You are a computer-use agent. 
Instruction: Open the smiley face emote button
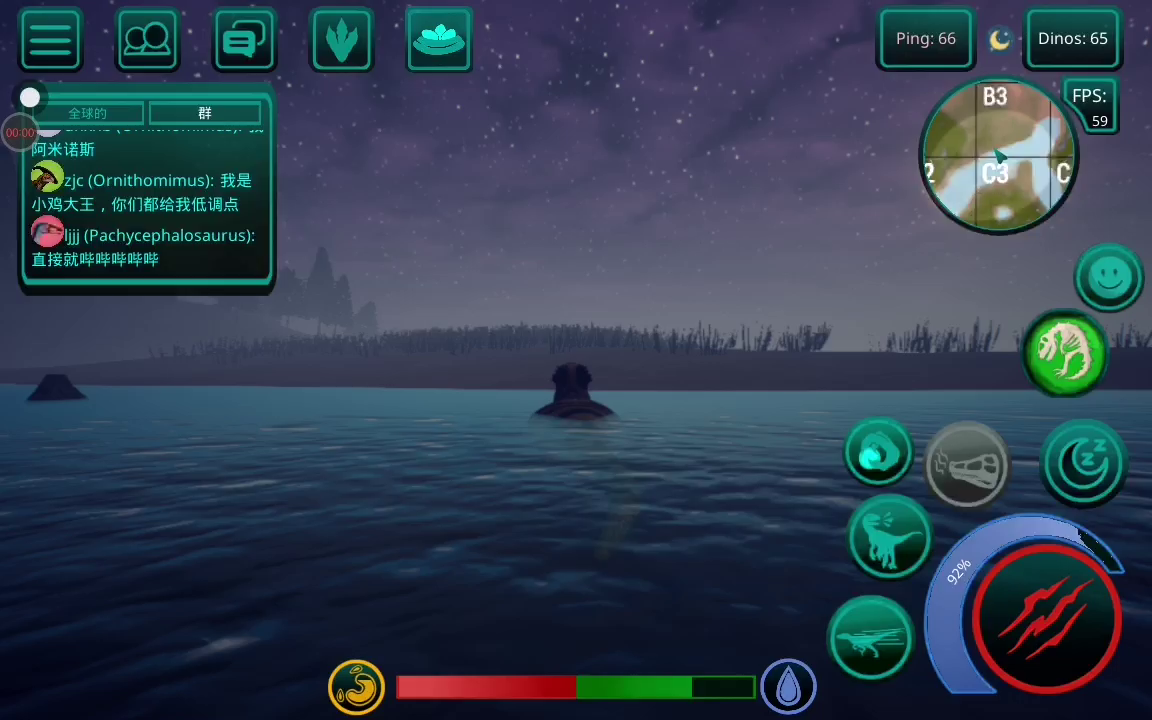pos(1108,275)
